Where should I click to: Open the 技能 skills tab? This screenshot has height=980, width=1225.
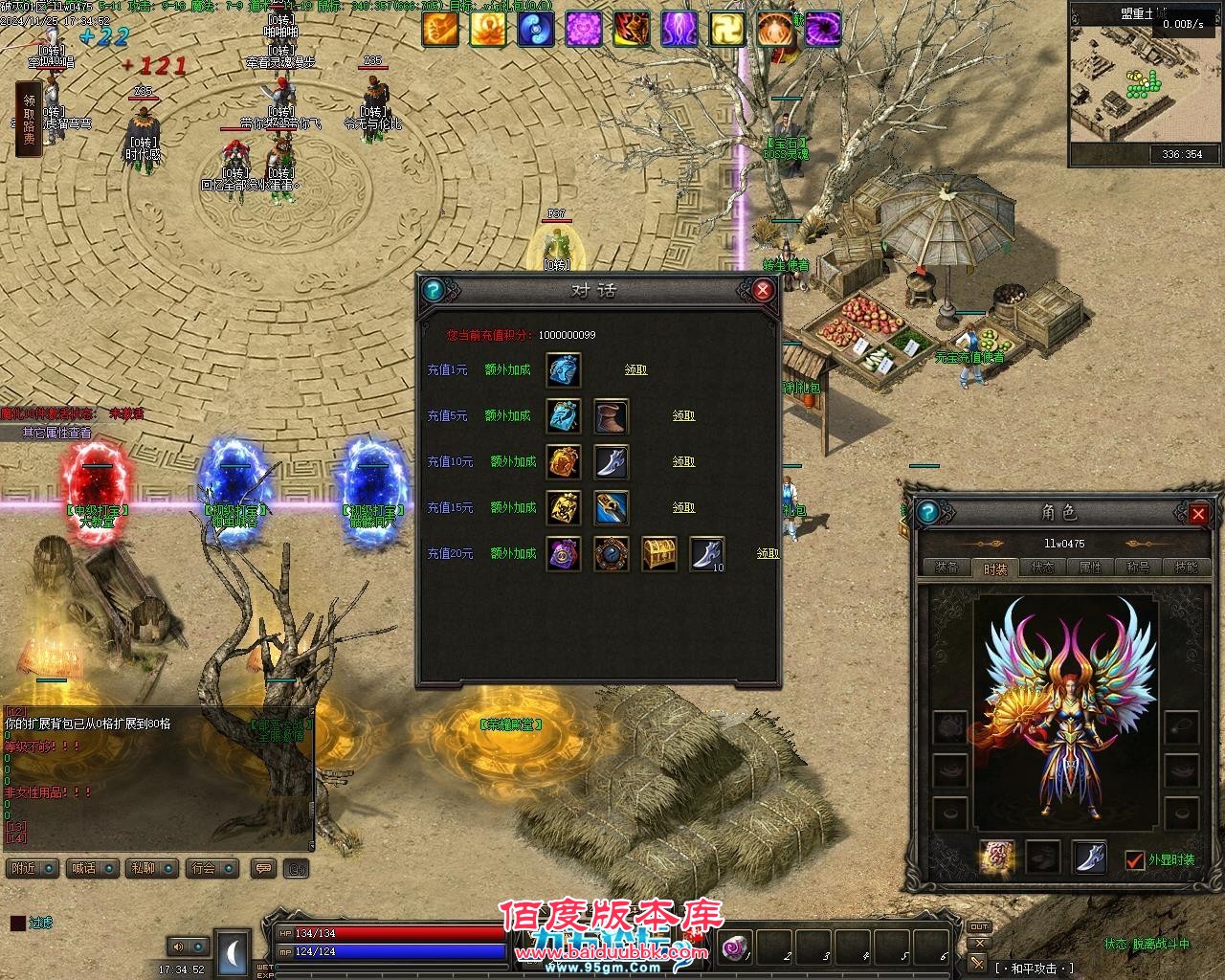click(1186, 568)
